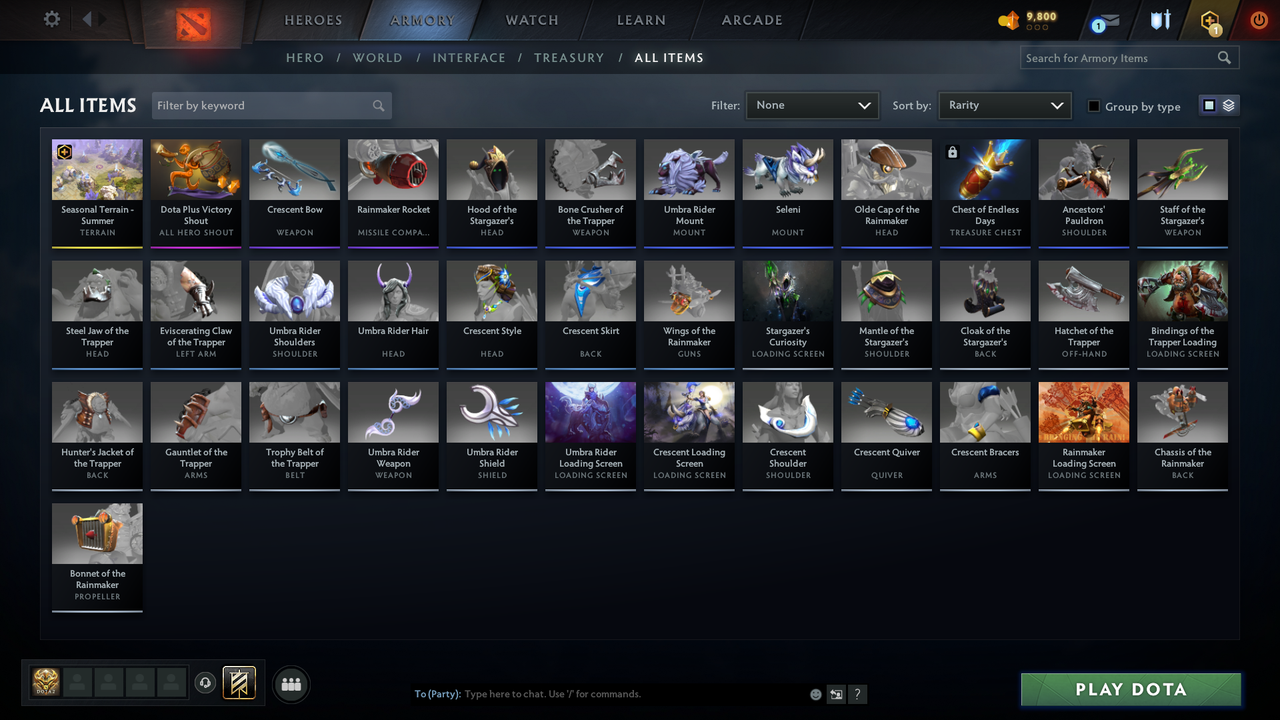
Task: Click the headset audio icon near party slots
Action: (x=207, y=683)
